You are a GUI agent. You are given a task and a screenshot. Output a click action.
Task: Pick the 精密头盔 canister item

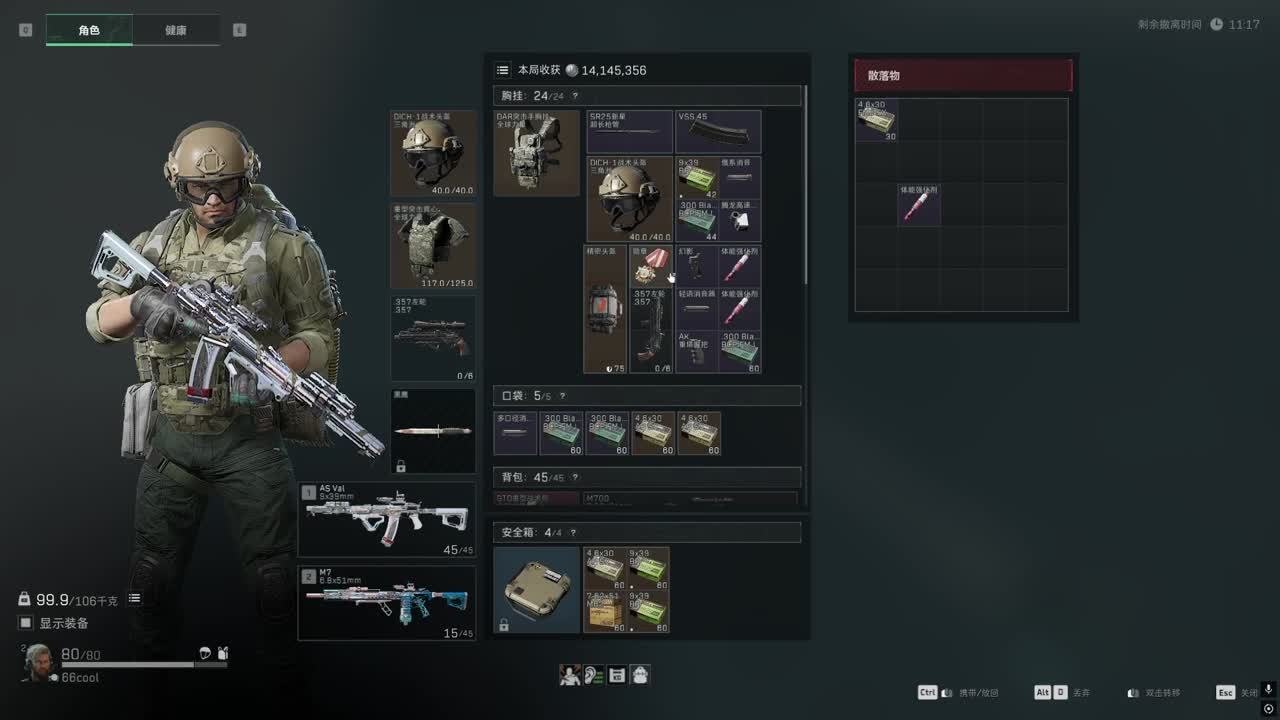click(x=605, y=309)
